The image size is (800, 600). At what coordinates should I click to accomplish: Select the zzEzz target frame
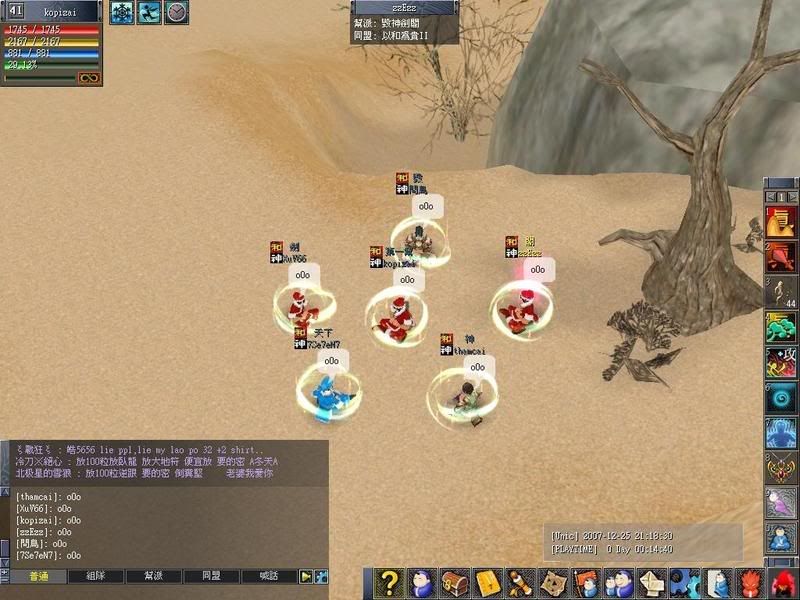[x=404, y=8]
